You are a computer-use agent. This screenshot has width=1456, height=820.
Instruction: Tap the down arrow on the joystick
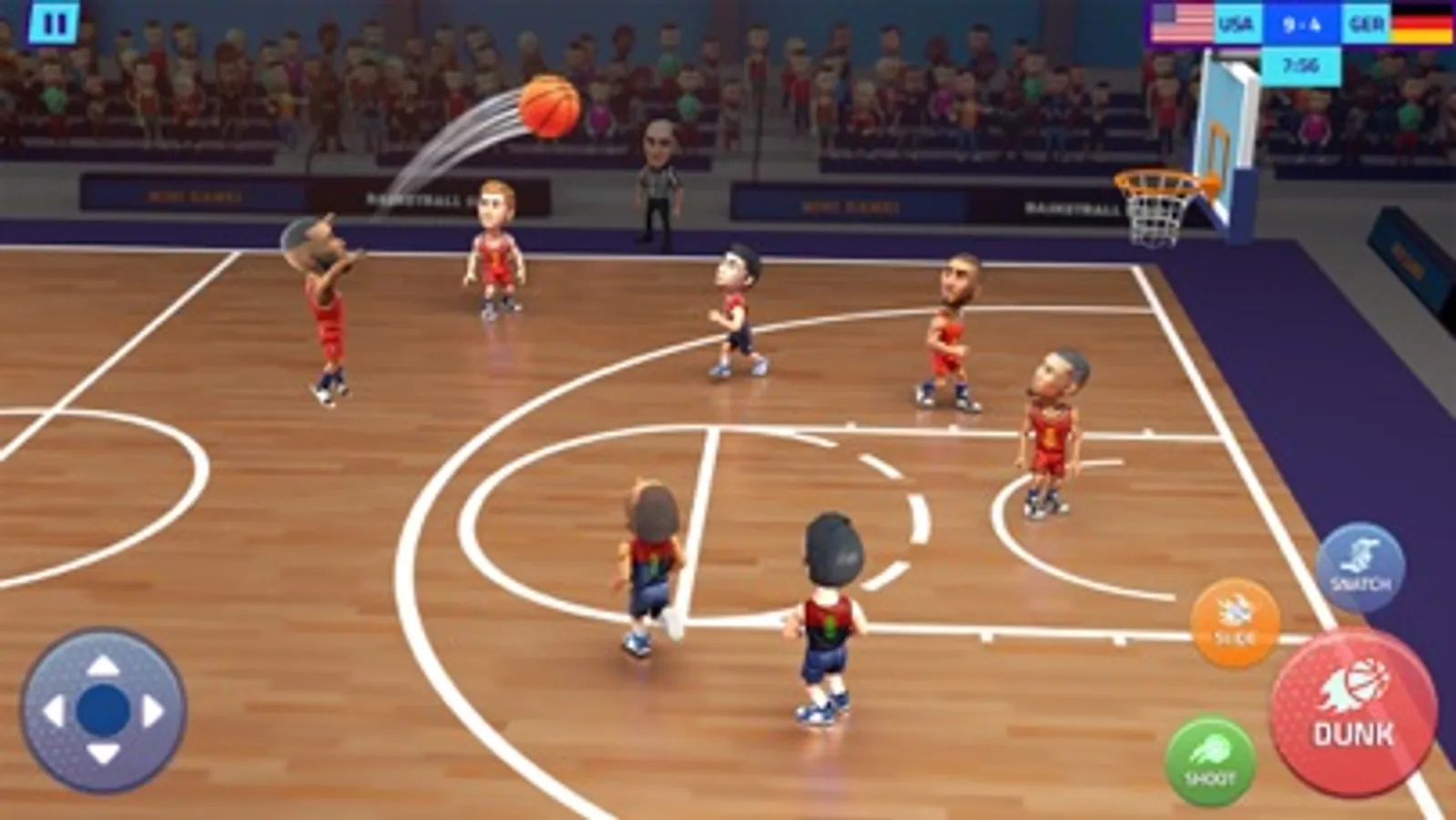(100, 755)
